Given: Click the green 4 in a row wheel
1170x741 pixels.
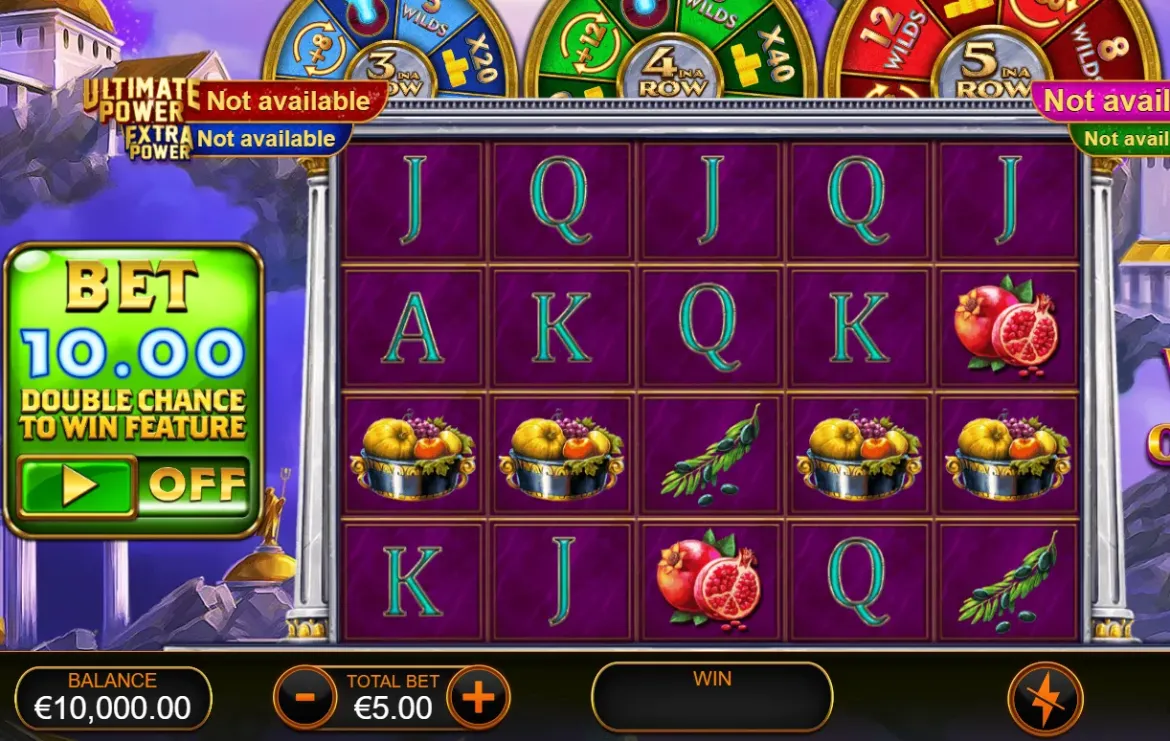Looking at the screenshot, I should (670, 50).
